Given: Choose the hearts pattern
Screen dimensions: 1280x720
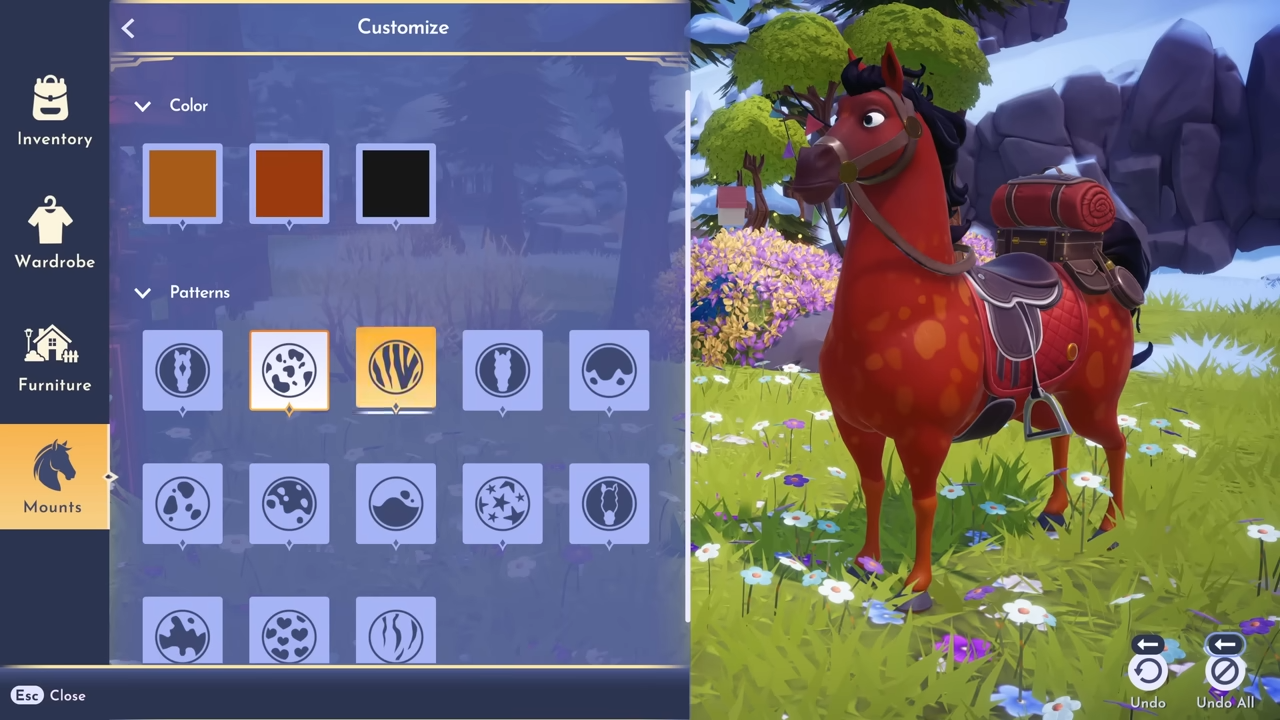Looking at the screenshot, I should [289, 634].
